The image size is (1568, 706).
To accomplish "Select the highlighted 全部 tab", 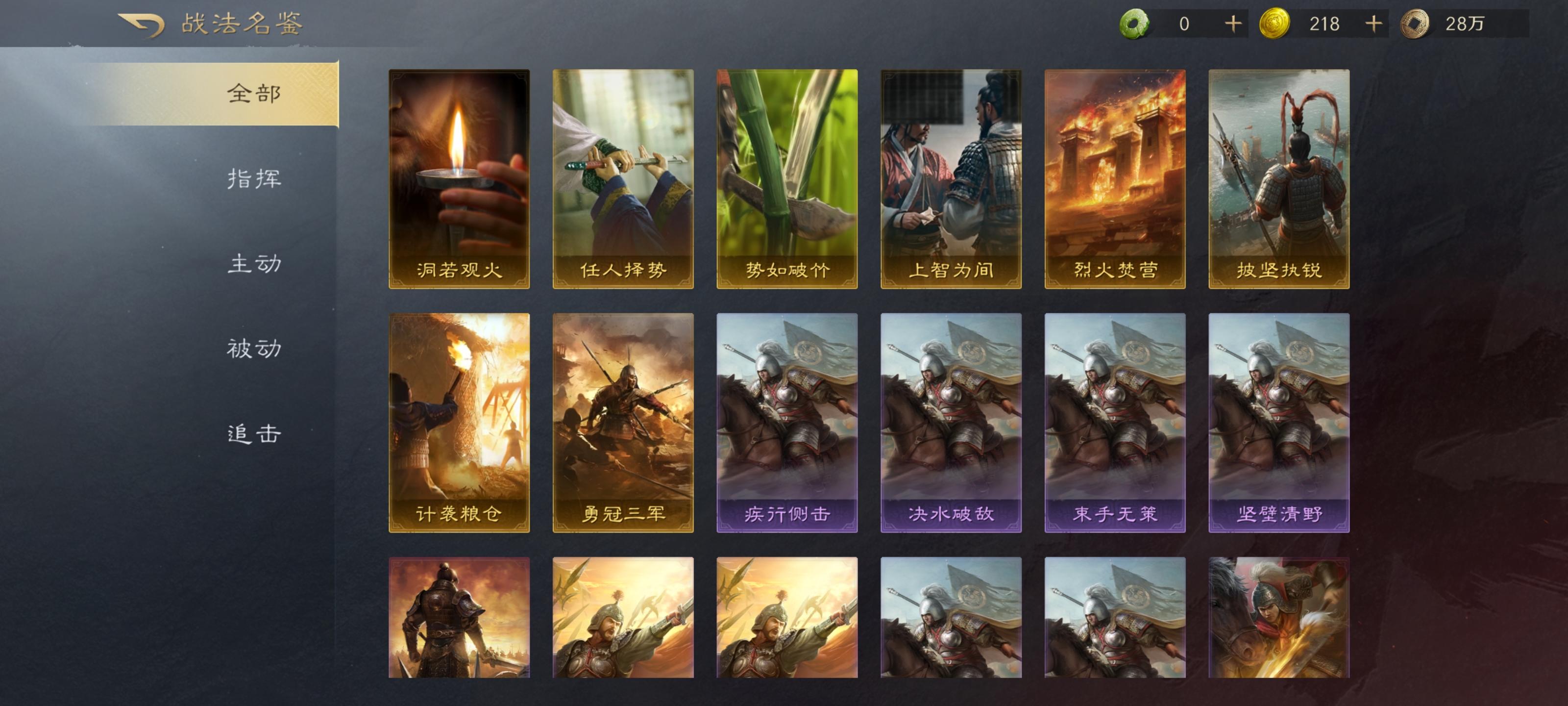I will 254,93.
